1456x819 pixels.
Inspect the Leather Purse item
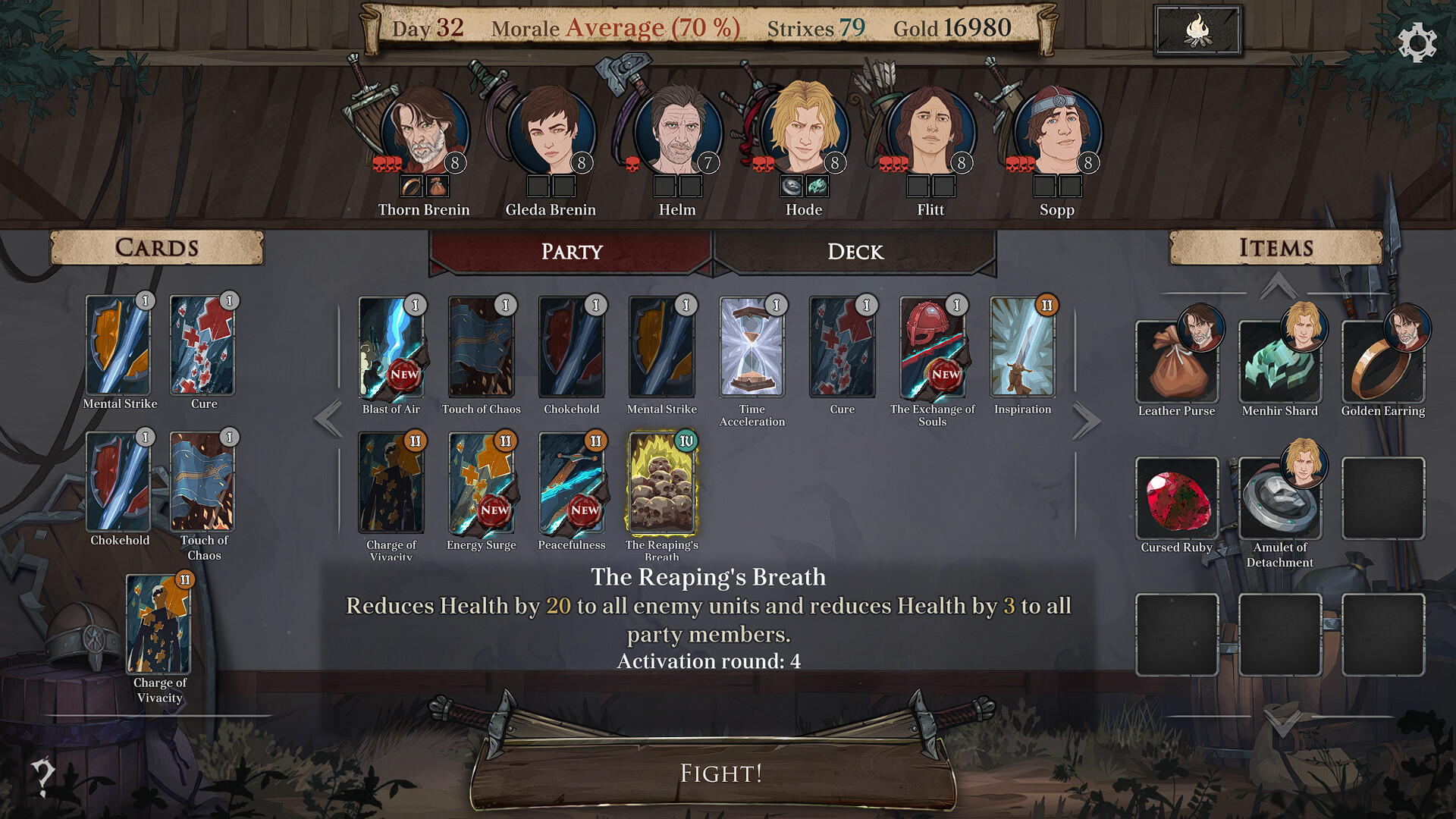(x=1178, y=360)
